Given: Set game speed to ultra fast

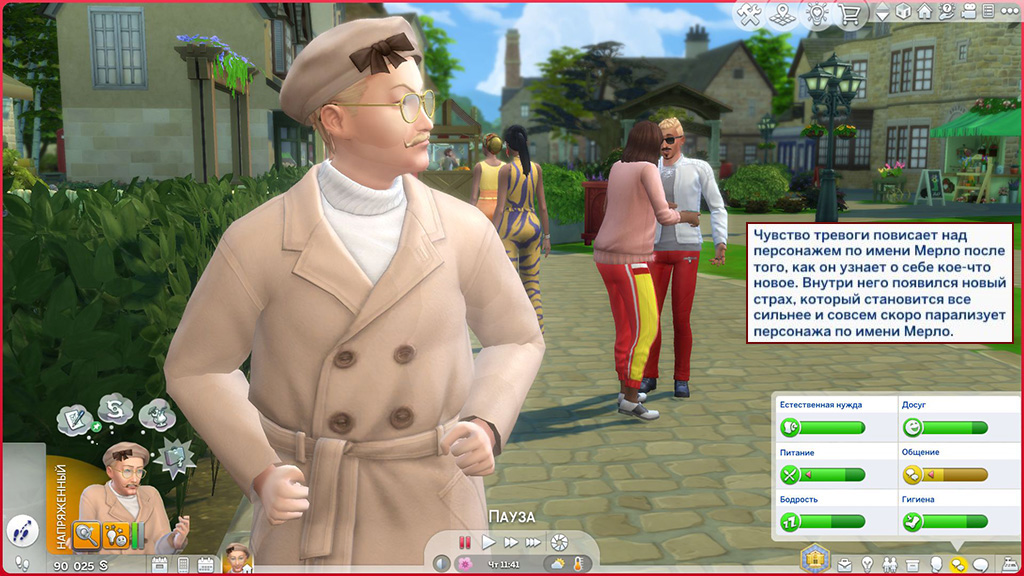Looking at the screenshot, I should point(534,542).
